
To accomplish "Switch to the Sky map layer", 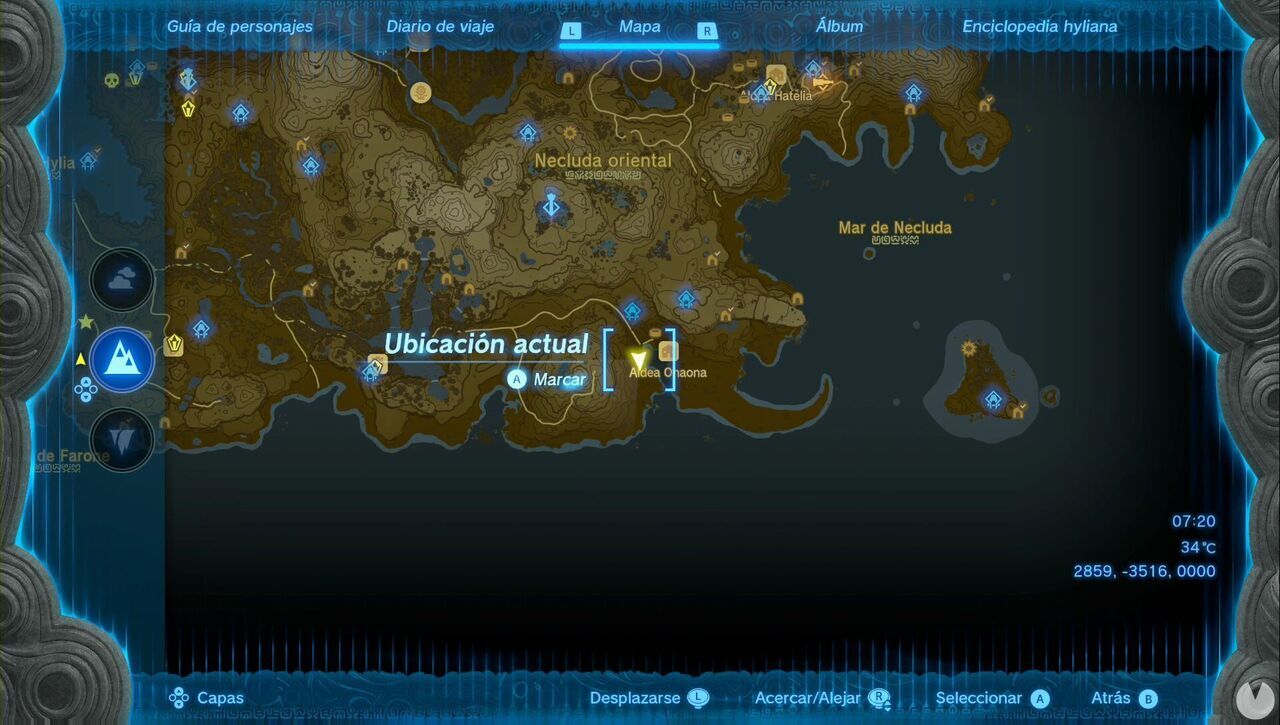I will click(x=121, y=280).
